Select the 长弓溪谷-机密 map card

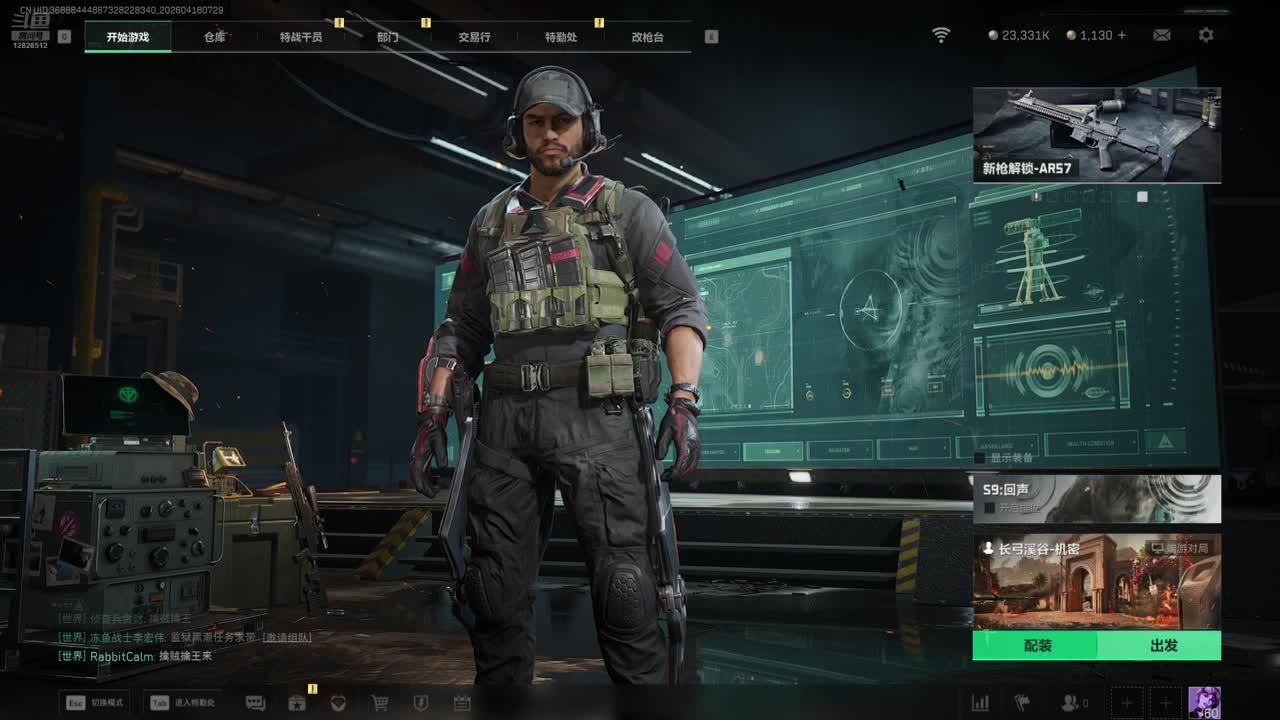click(1096, 581)
